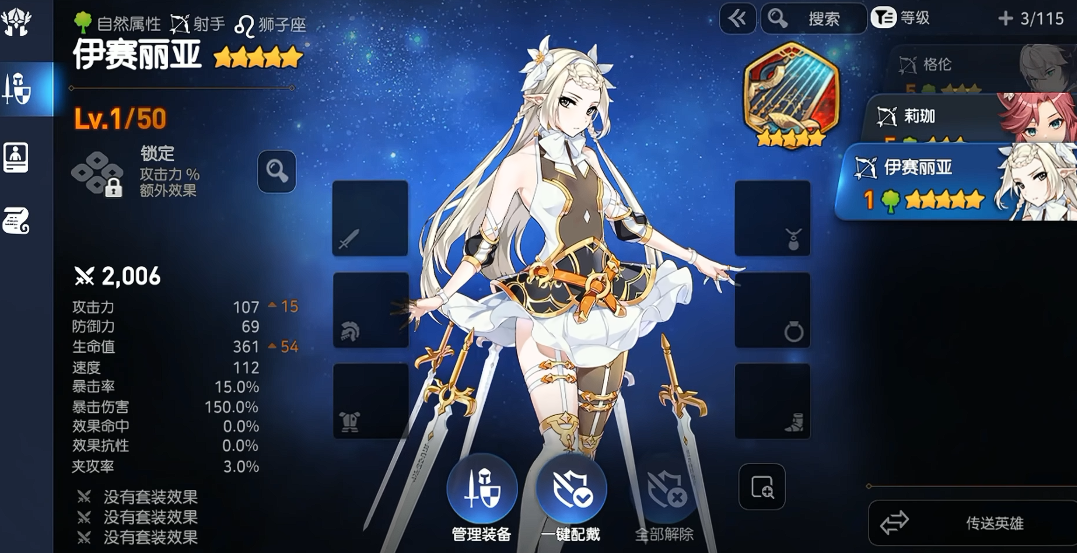The height and width of the screenshot is (553, 1077).
Task: Select the empty boots slot
Action: pyautogui.click(x=772, y=401)
